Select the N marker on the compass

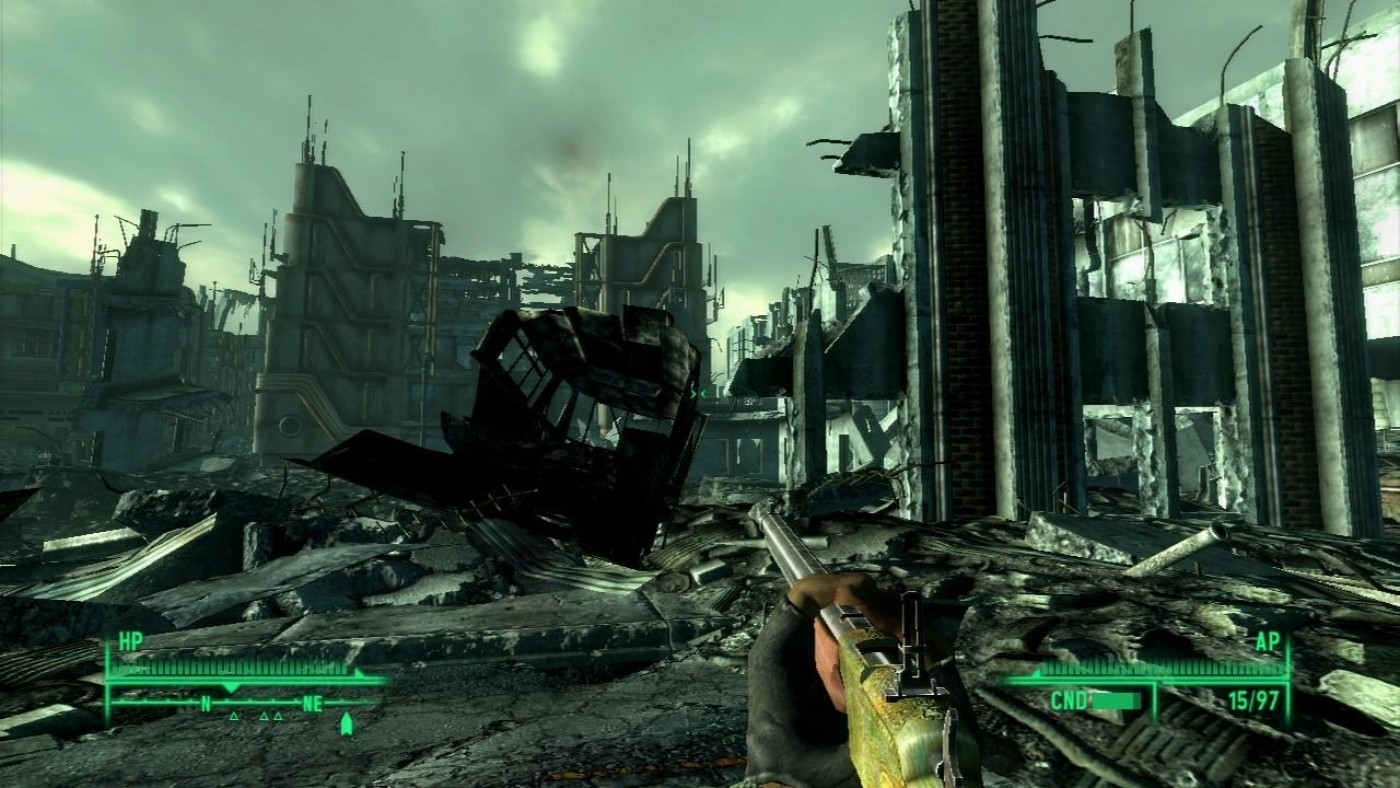pos(206,703)
